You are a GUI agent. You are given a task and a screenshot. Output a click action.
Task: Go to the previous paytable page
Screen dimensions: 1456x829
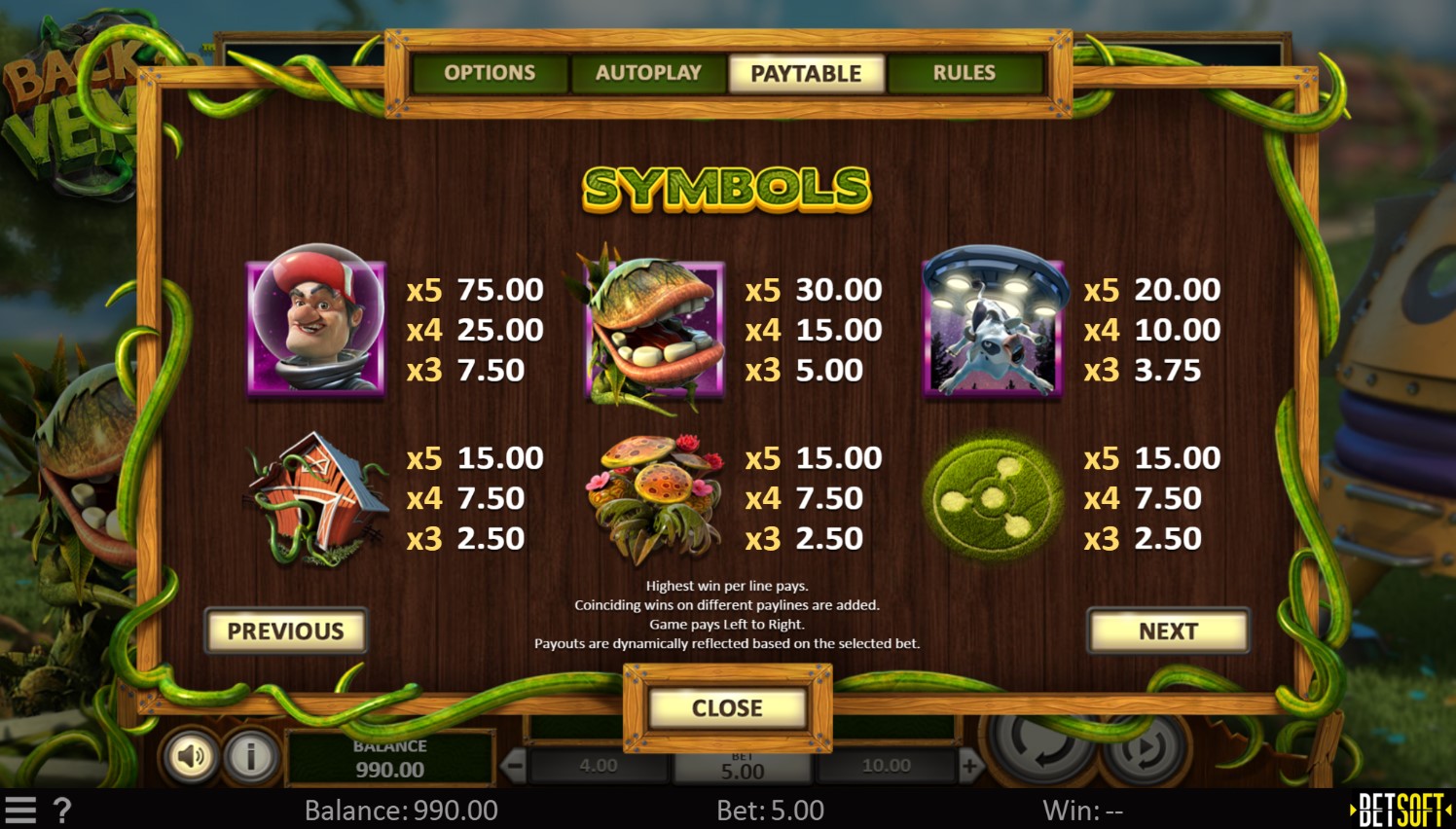(285, 631)
